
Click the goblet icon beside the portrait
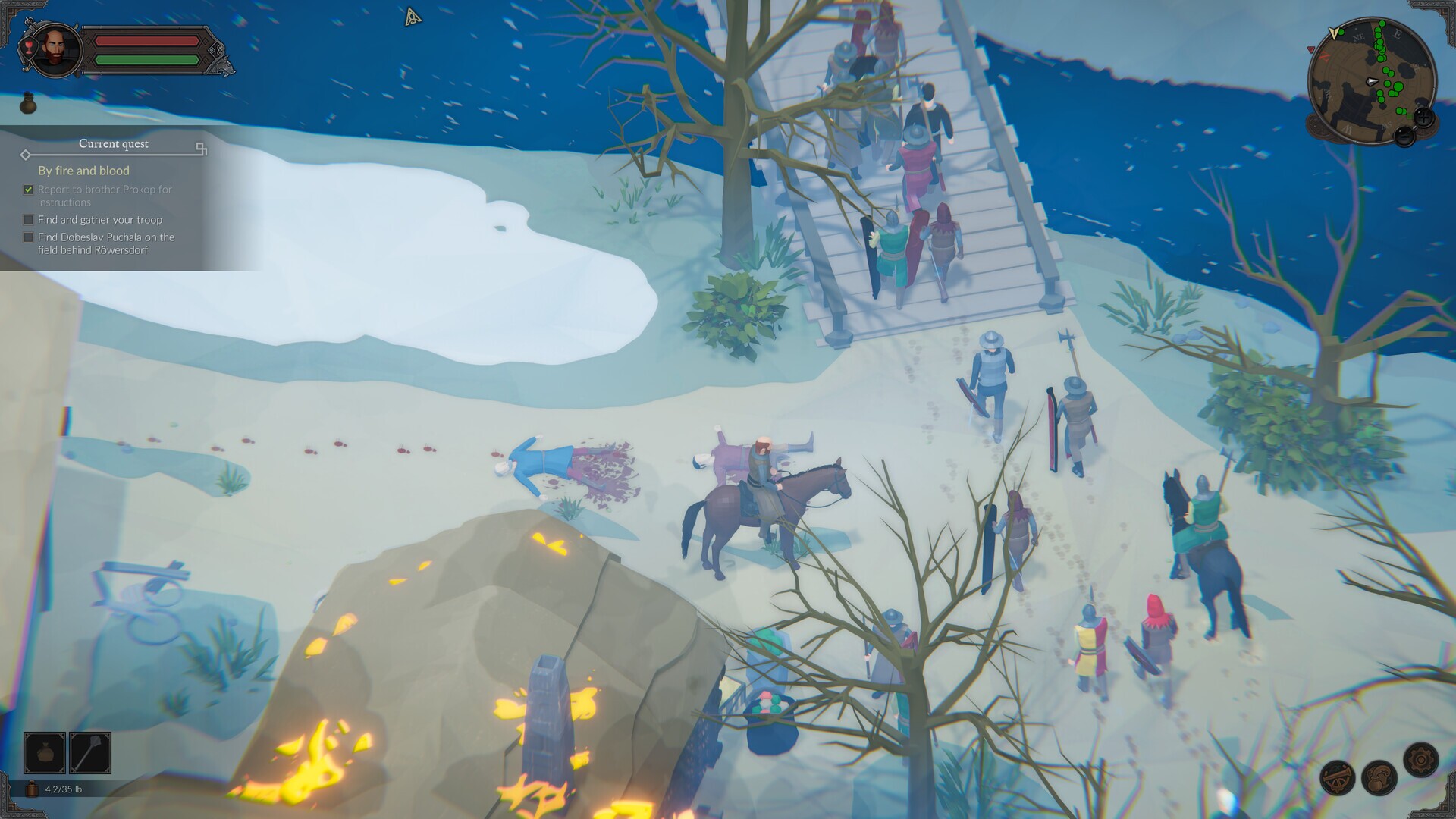(30, 47)
